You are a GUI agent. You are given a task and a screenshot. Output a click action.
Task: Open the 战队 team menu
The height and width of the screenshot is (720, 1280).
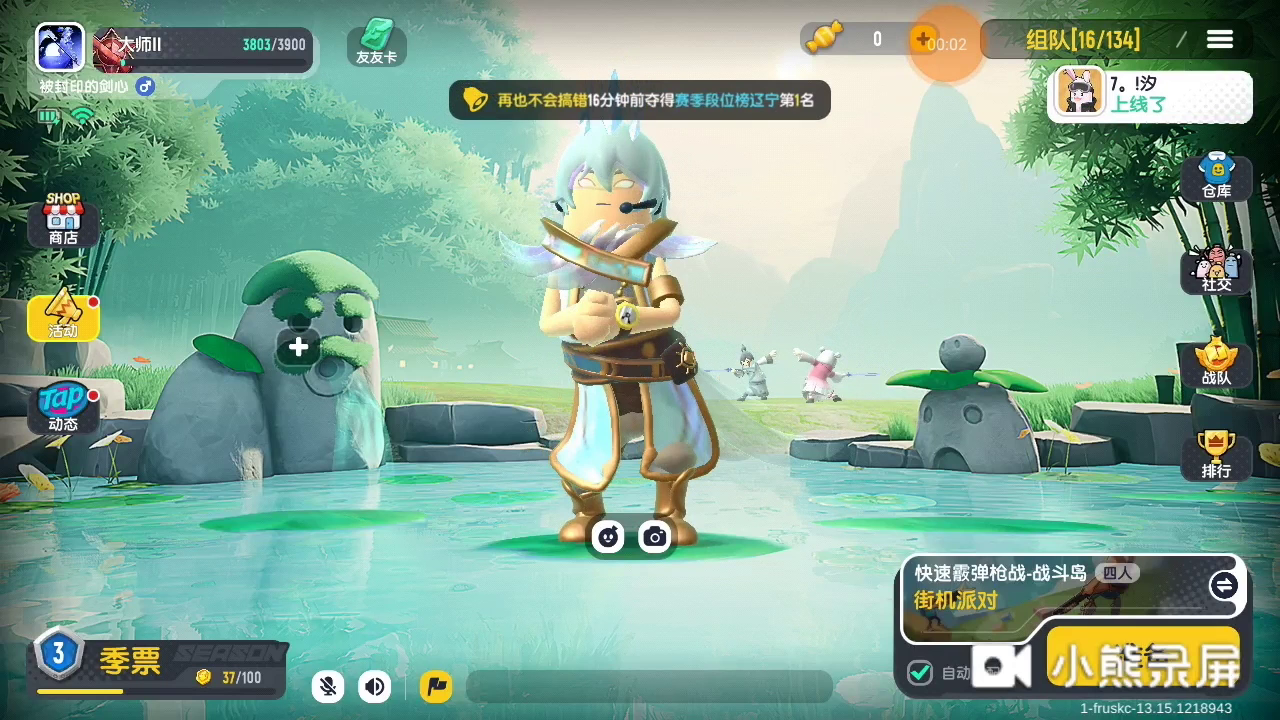point(1216,363)
